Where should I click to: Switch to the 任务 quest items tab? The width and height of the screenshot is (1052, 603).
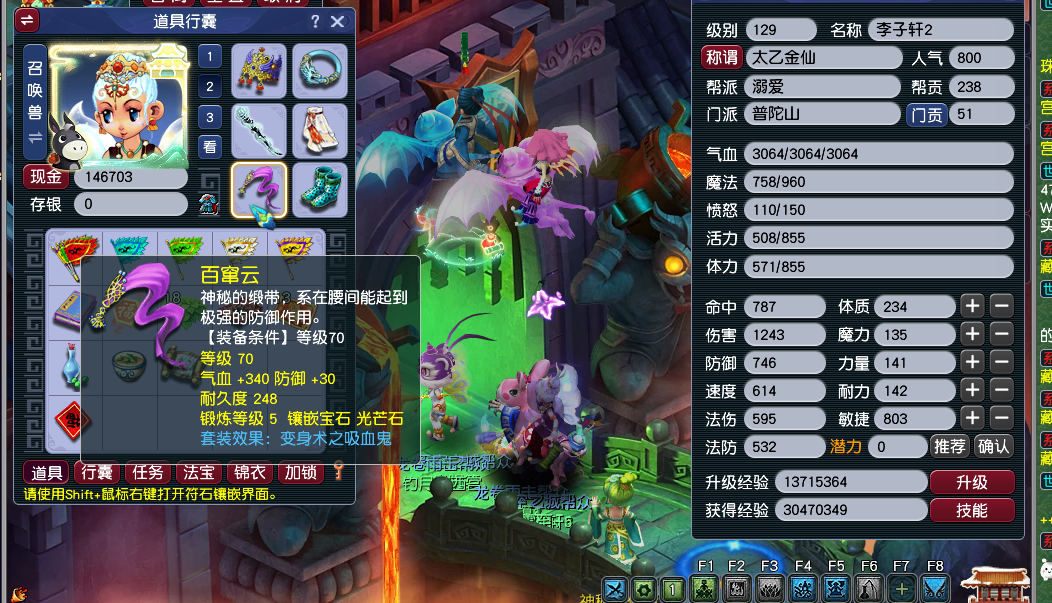pos(148,473)
